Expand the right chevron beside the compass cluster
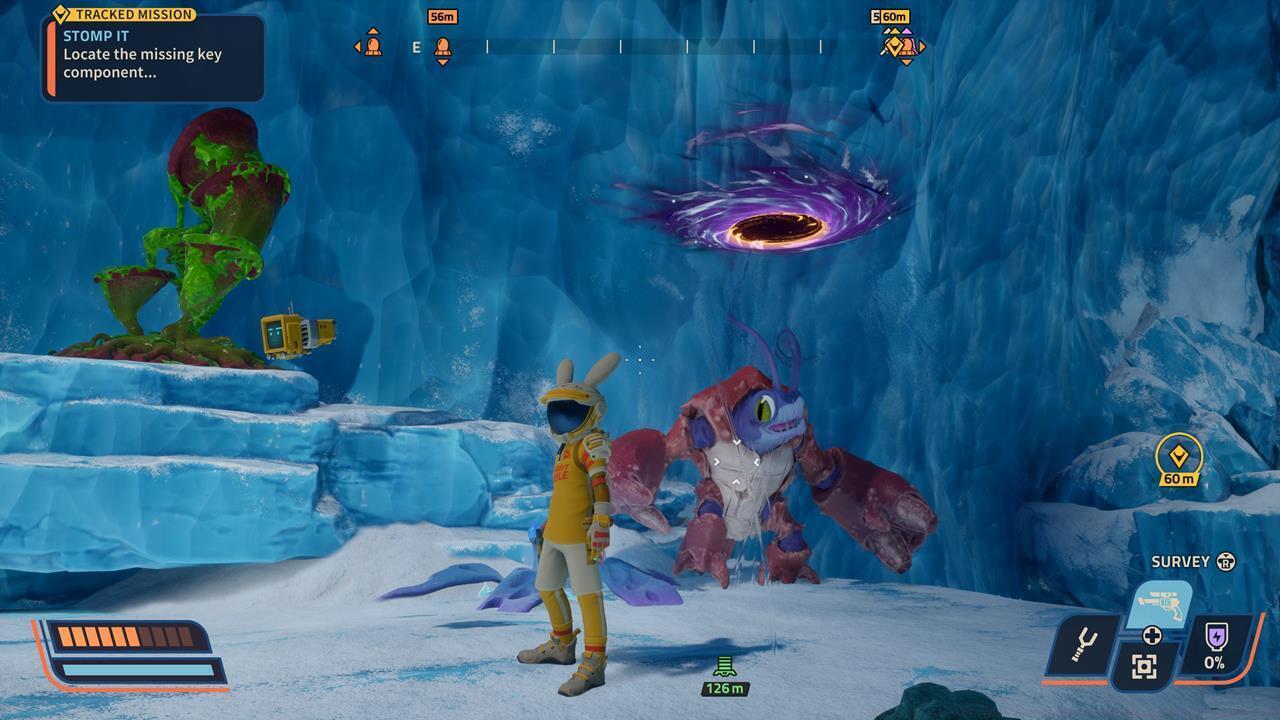The image size is (1280, 720). pos(922,46)
